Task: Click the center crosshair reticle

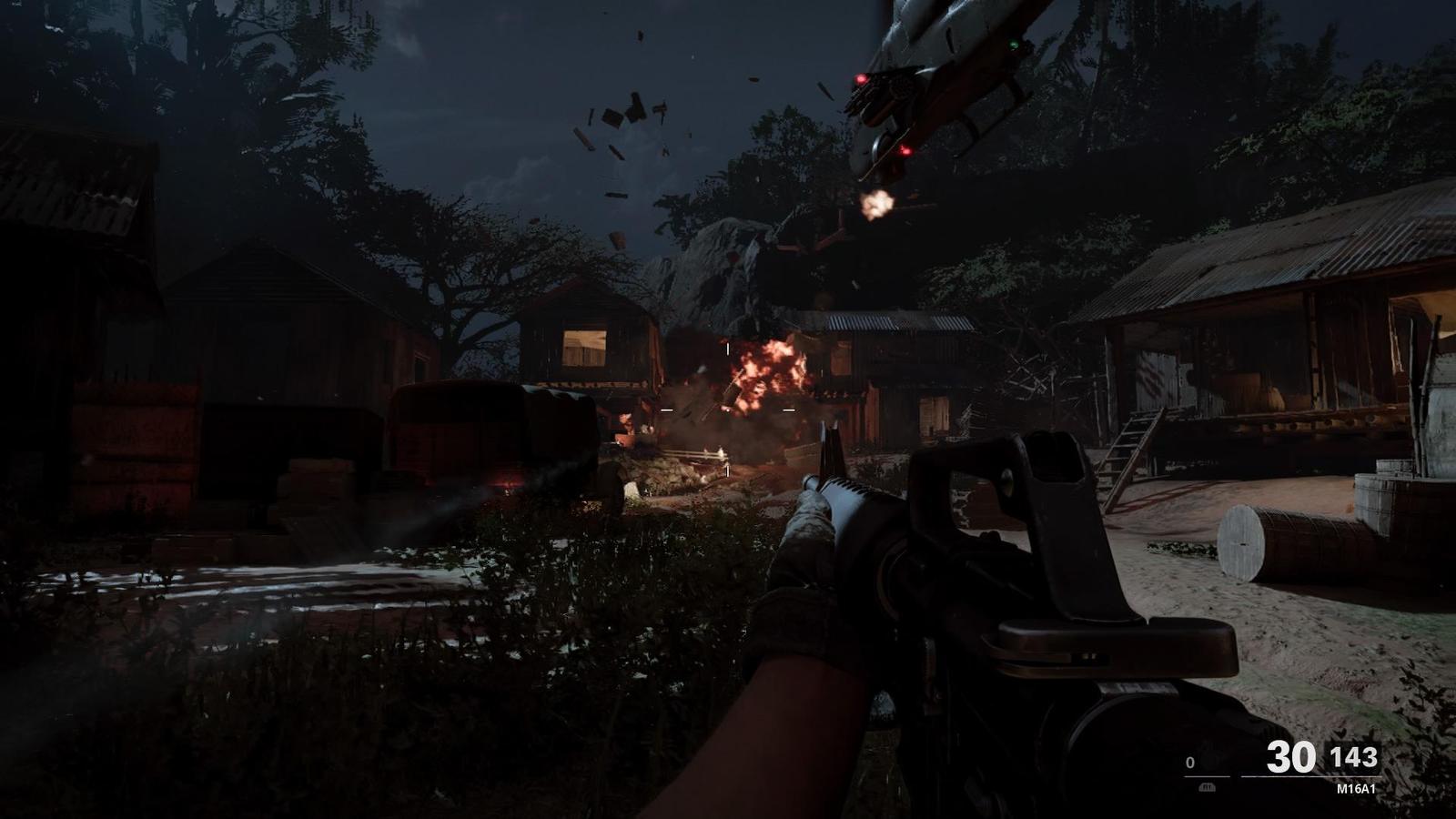Action: coord(728,409)
